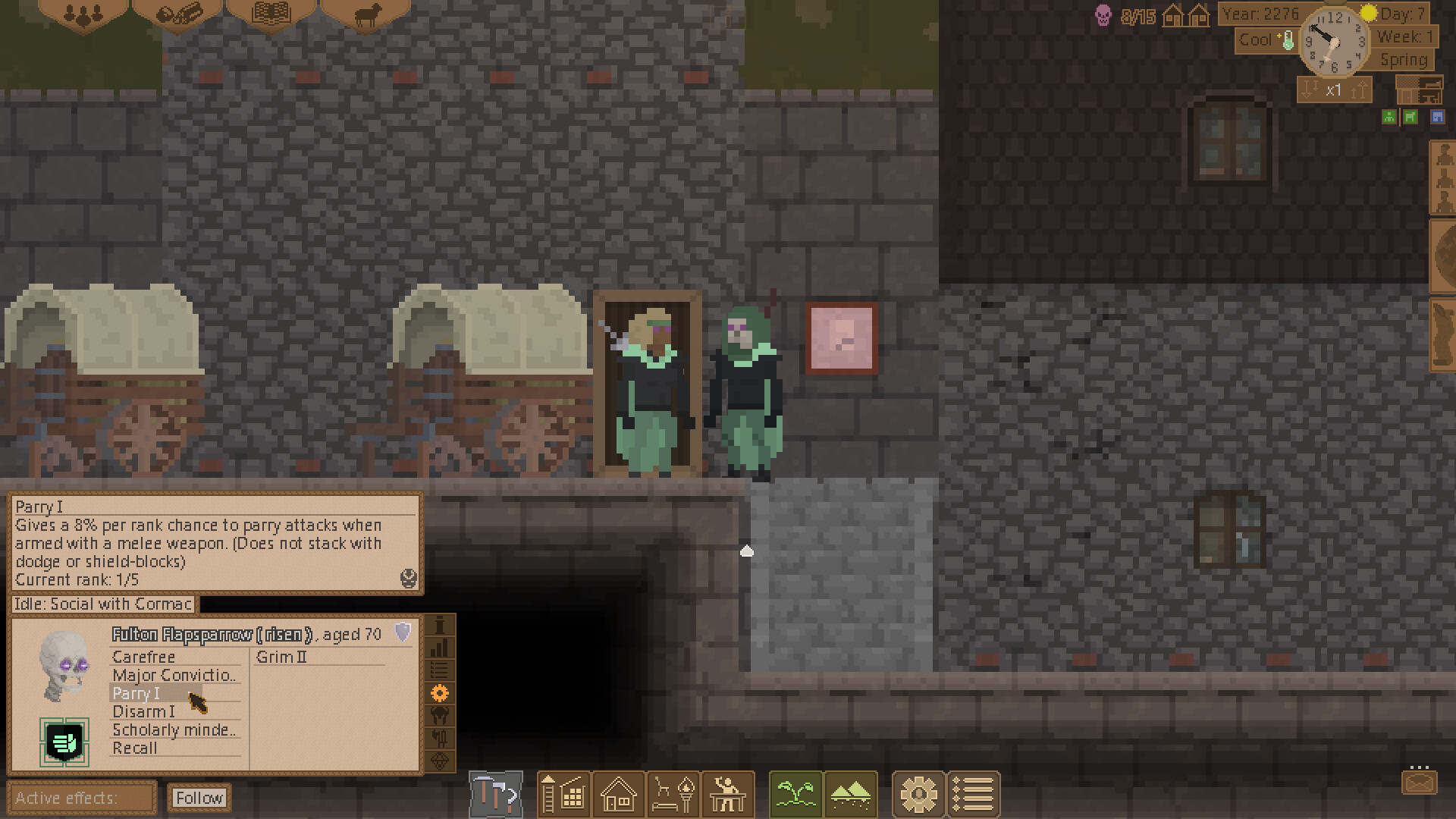Select the Disarm I trait of Fulton
Viewport: 1456px width, 819px height.
[x=143, y=711]
